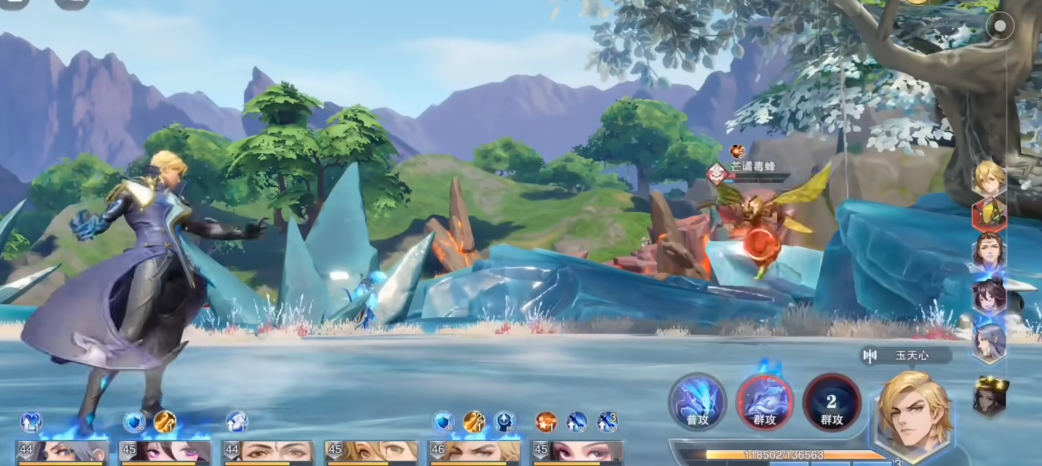
Task: Choose the crowned dark-haired portrait in turn order
Action: pyautogui.click(x=989, y=396)
